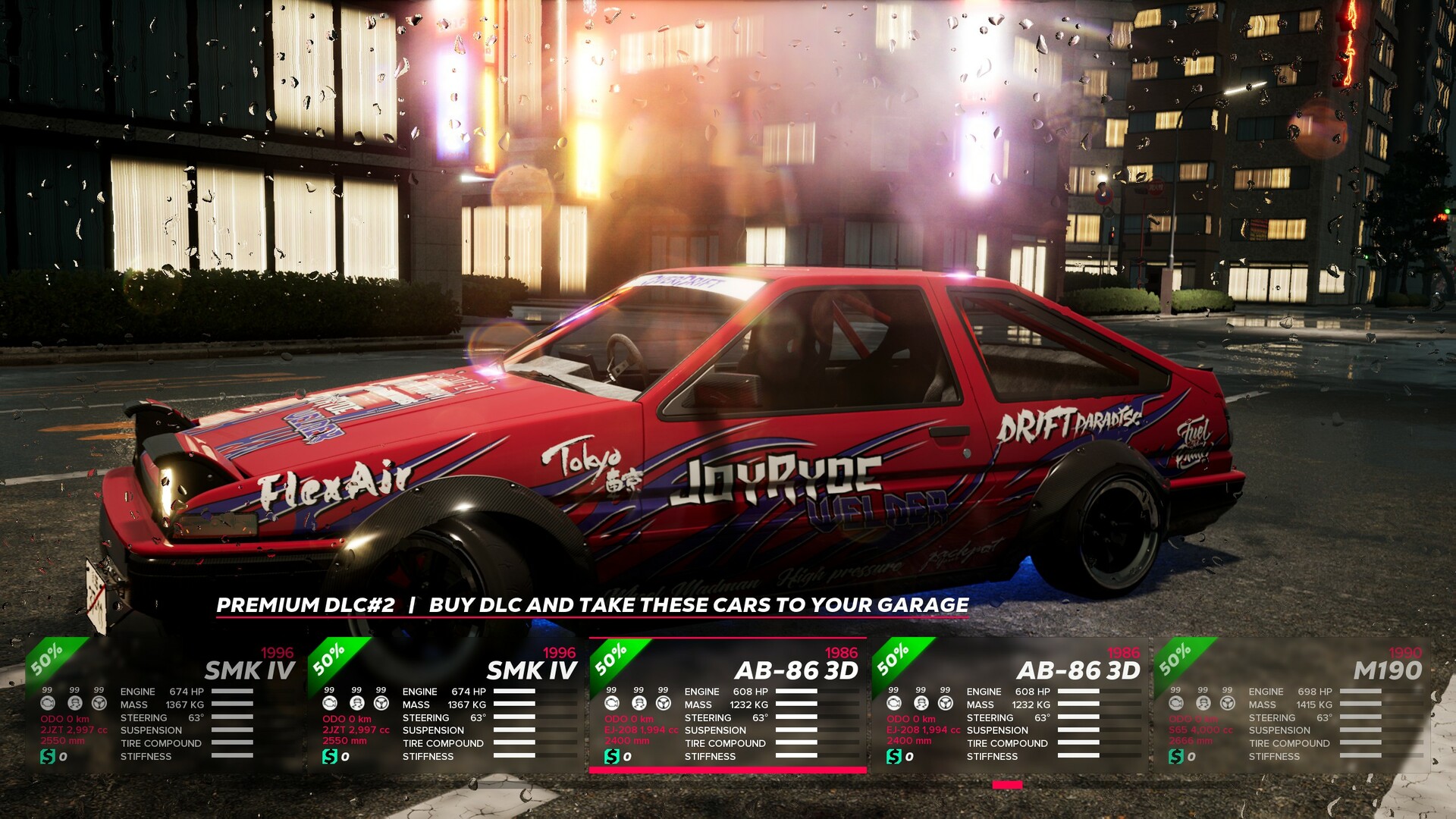Screen dimensions: 1456x819
Task: Click the engine icon on the first SMK IV card
Action: (x=48, y=703)
